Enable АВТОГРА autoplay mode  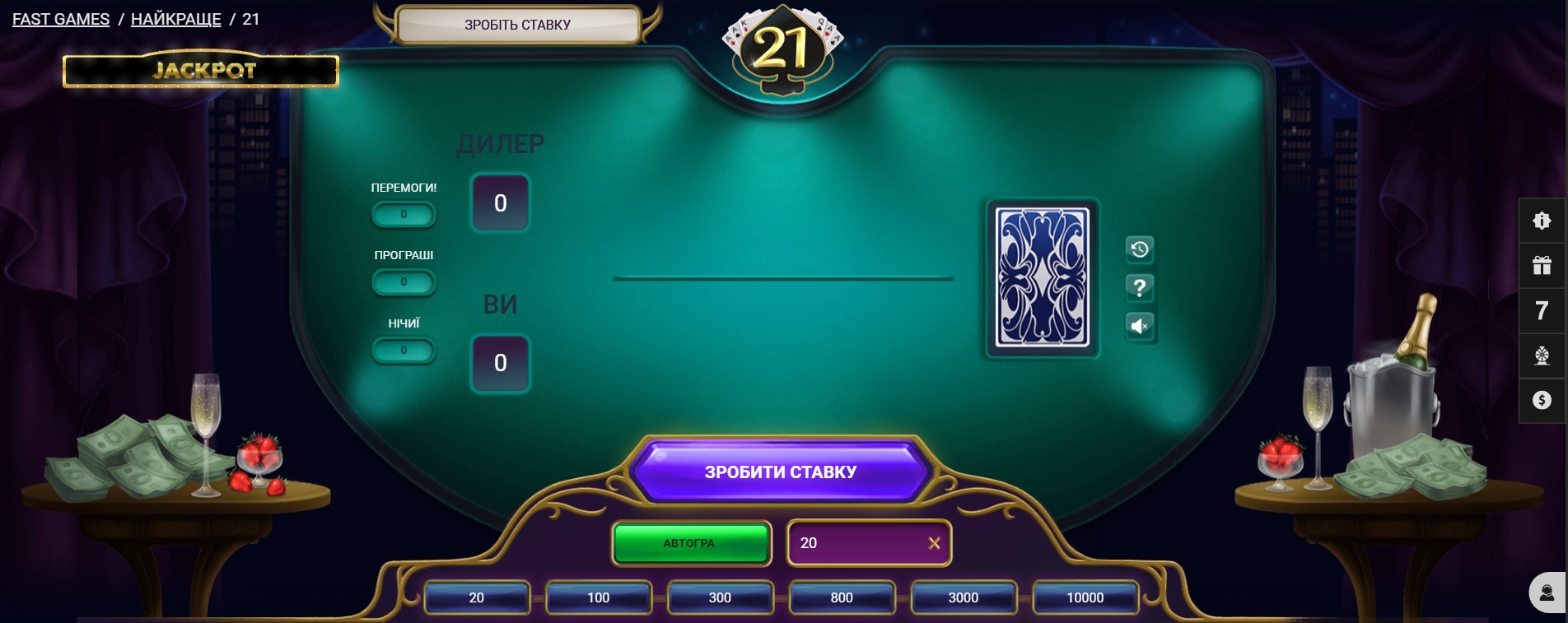click(691, 543)
